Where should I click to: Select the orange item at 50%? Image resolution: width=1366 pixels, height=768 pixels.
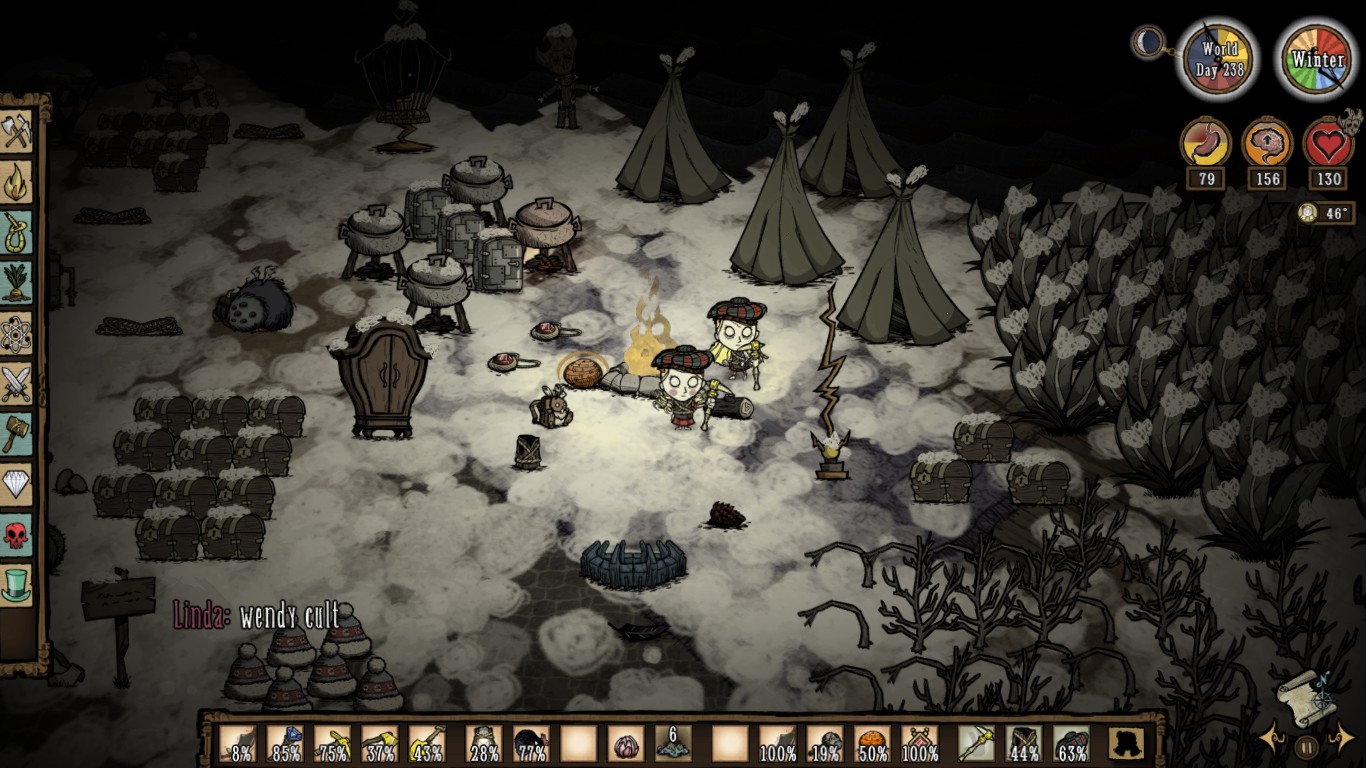click(872, 744)
